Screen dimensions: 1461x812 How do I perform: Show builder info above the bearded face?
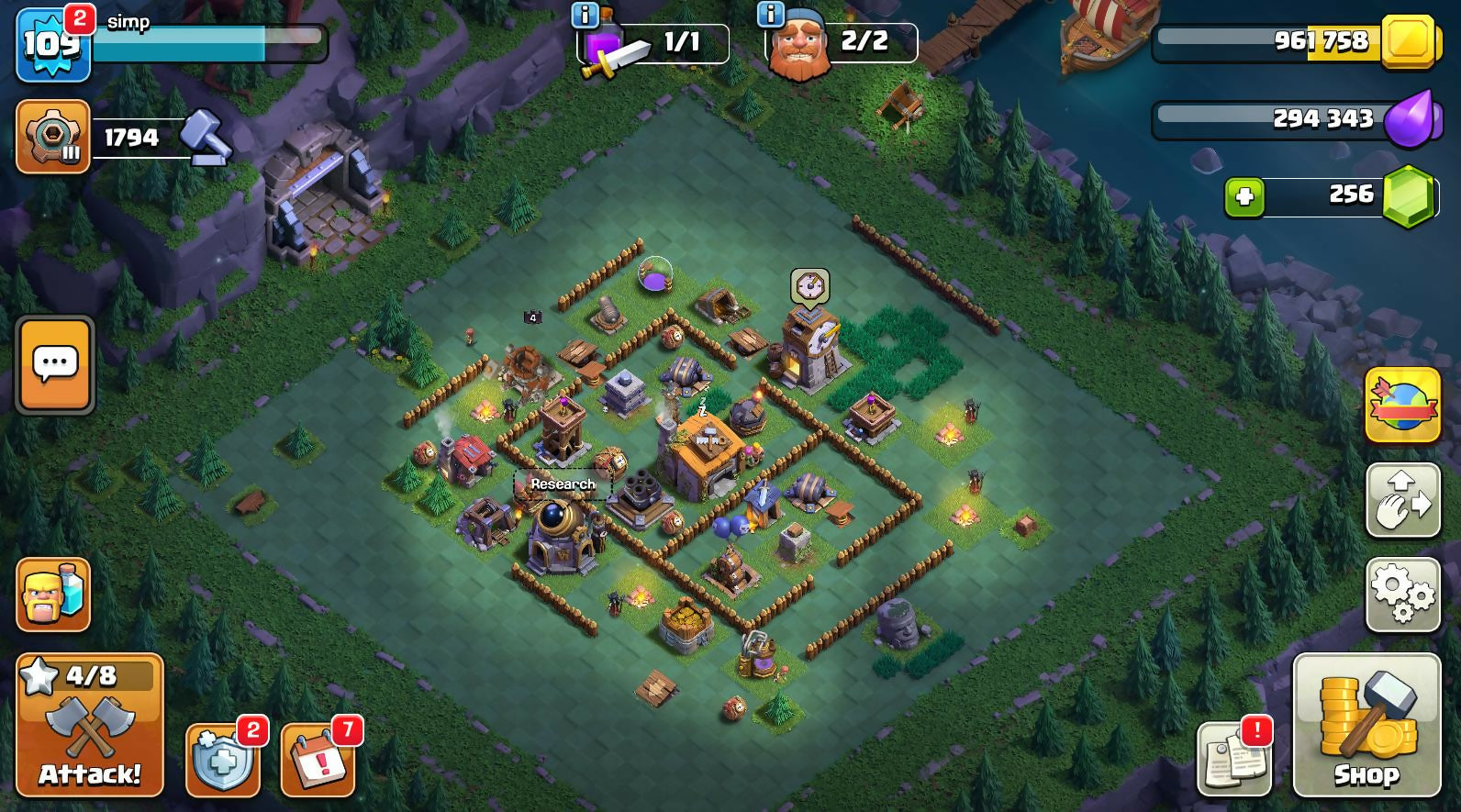click(770, 15)
